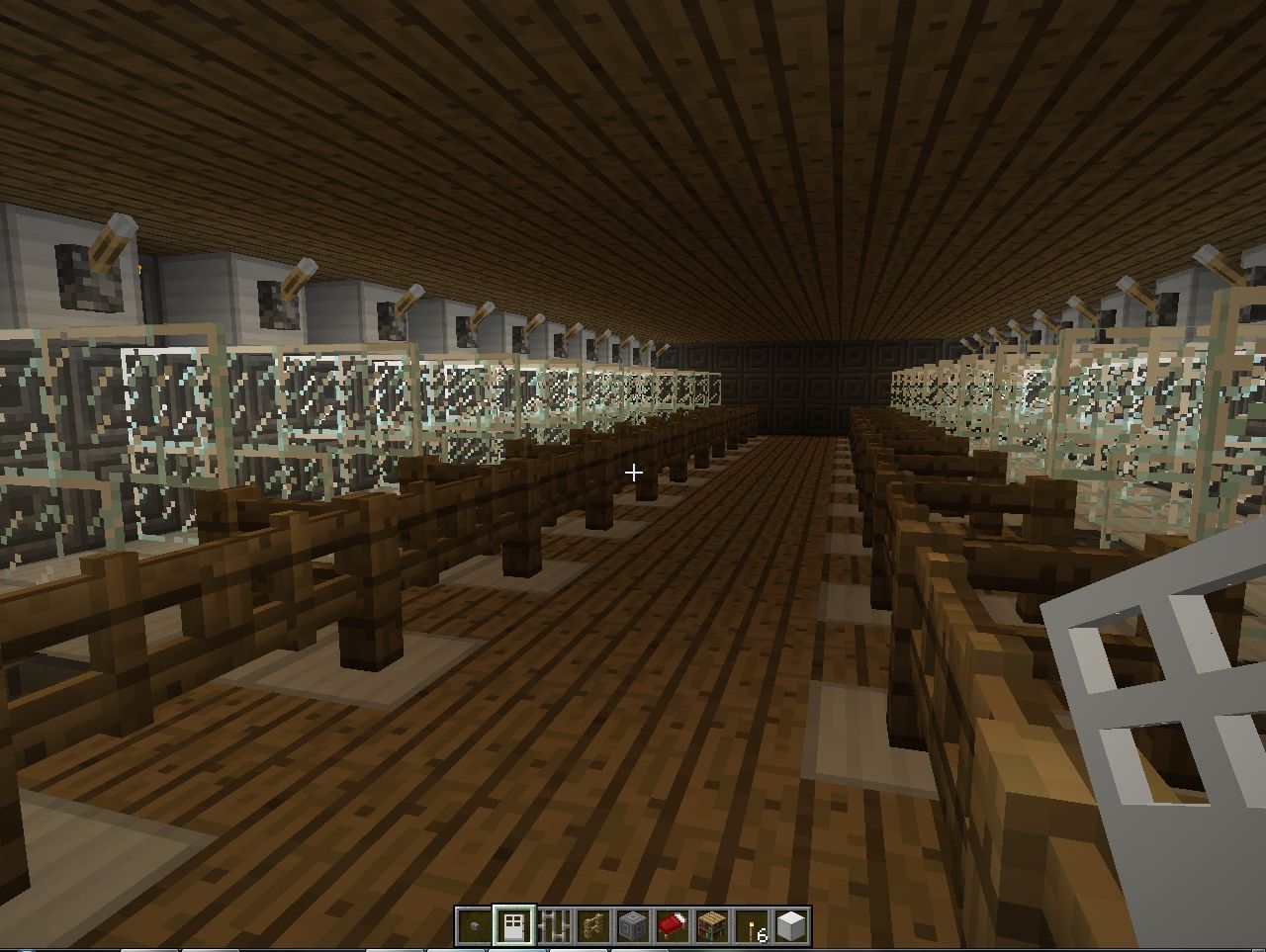Viewport: 1266px width, 952px height.
Task: Switch to the wooden fence slot
Action: tap(593, 926)
